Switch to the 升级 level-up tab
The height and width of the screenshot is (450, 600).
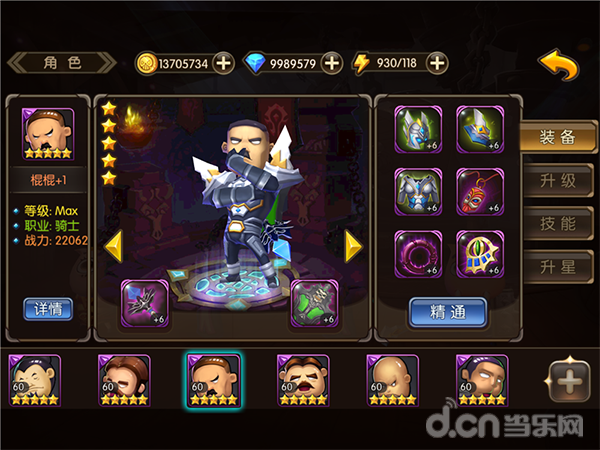[557, 182]
